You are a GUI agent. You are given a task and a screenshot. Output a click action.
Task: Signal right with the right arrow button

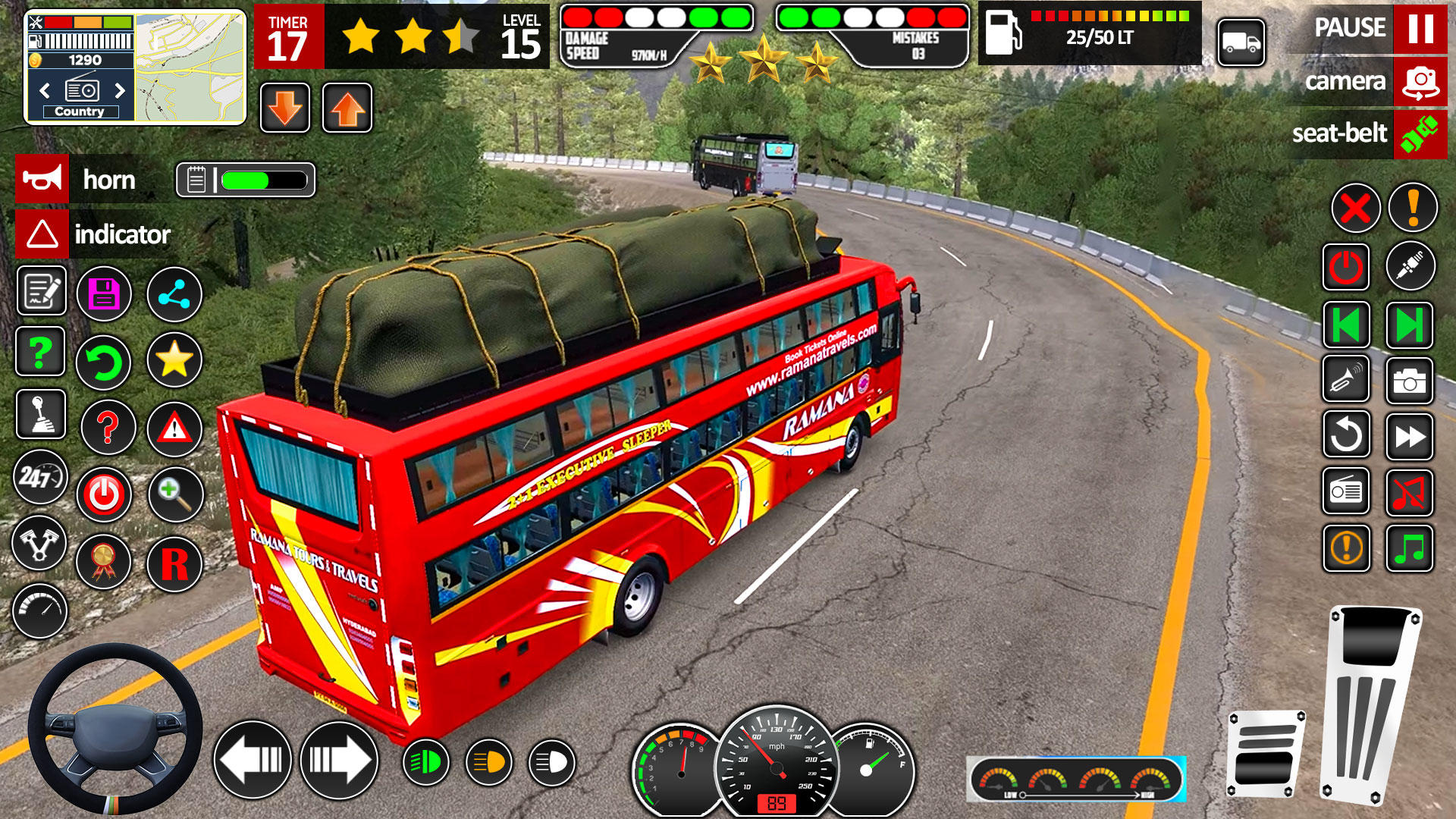(x=339, y=760)
